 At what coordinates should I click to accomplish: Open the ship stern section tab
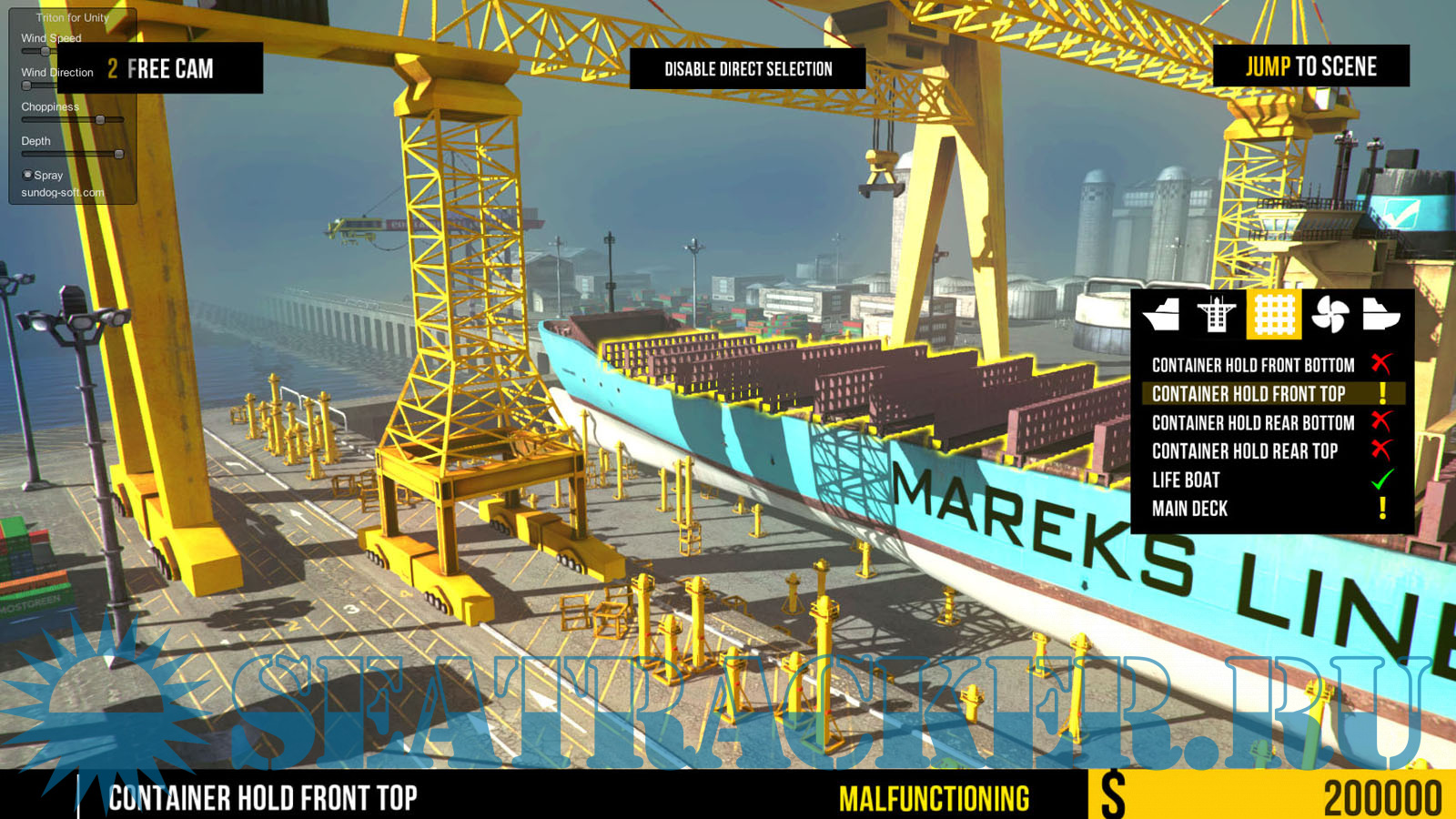point(1380,315)
